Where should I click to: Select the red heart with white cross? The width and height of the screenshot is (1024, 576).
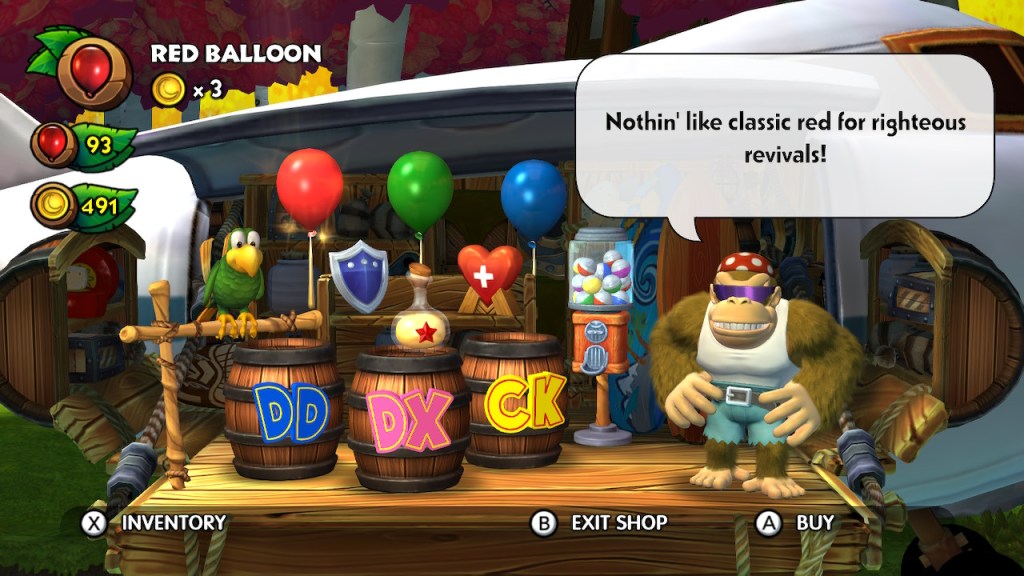[490, 272]
